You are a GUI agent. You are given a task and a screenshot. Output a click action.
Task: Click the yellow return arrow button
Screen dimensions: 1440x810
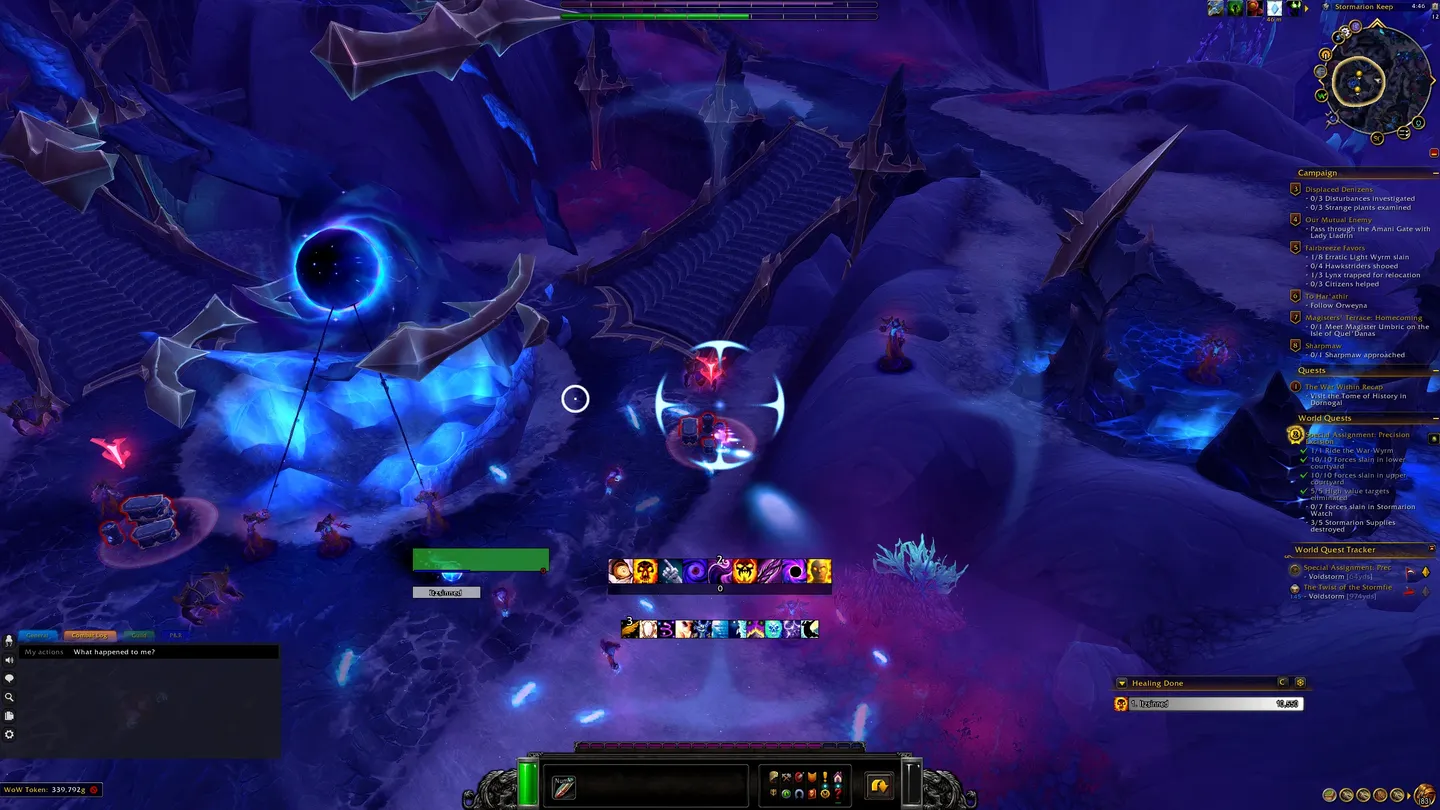[879, 785]
